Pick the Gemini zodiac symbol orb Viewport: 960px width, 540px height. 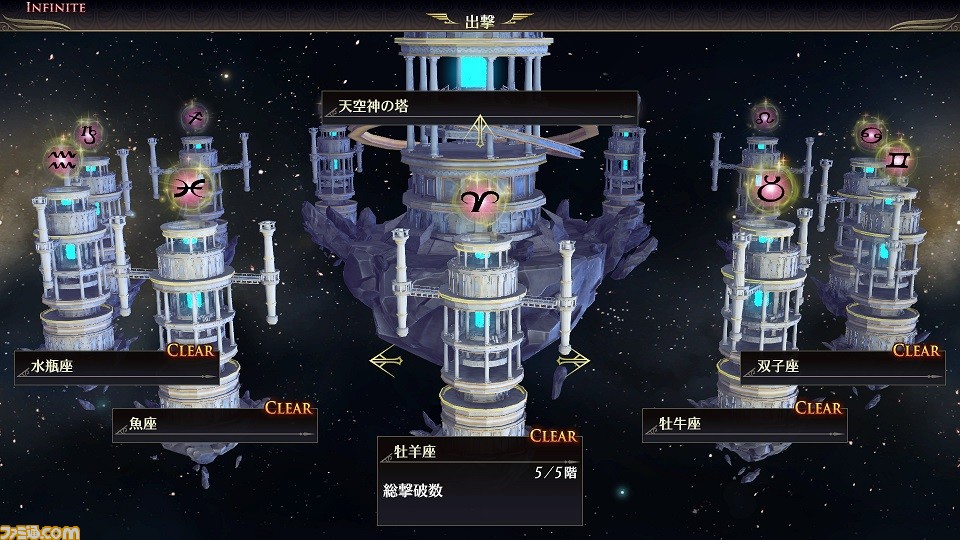click(896, 158)
